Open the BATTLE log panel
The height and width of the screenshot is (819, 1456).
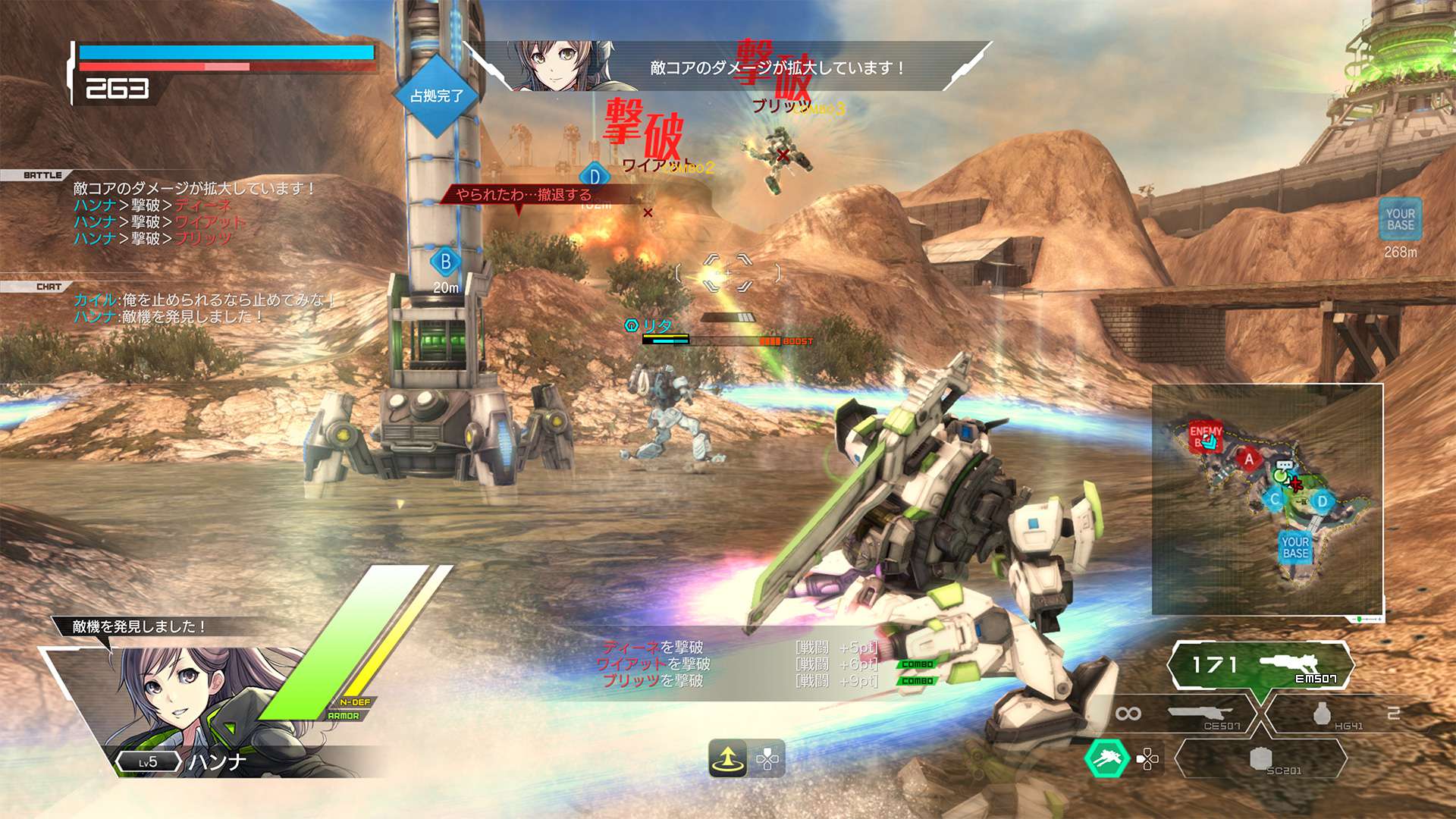[42, 175]
